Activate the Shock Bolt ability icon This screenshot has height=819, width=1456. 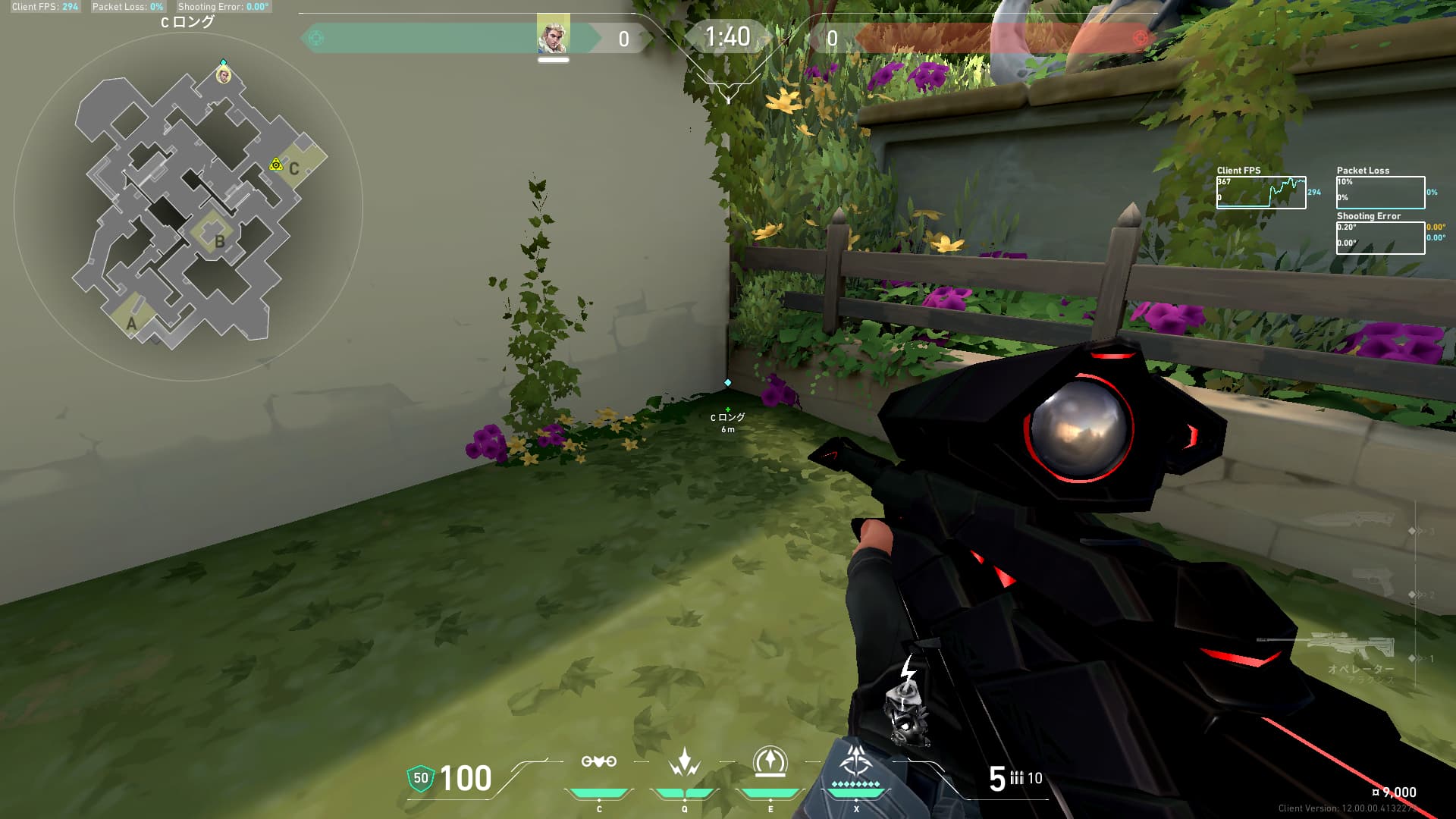[684, 761]
